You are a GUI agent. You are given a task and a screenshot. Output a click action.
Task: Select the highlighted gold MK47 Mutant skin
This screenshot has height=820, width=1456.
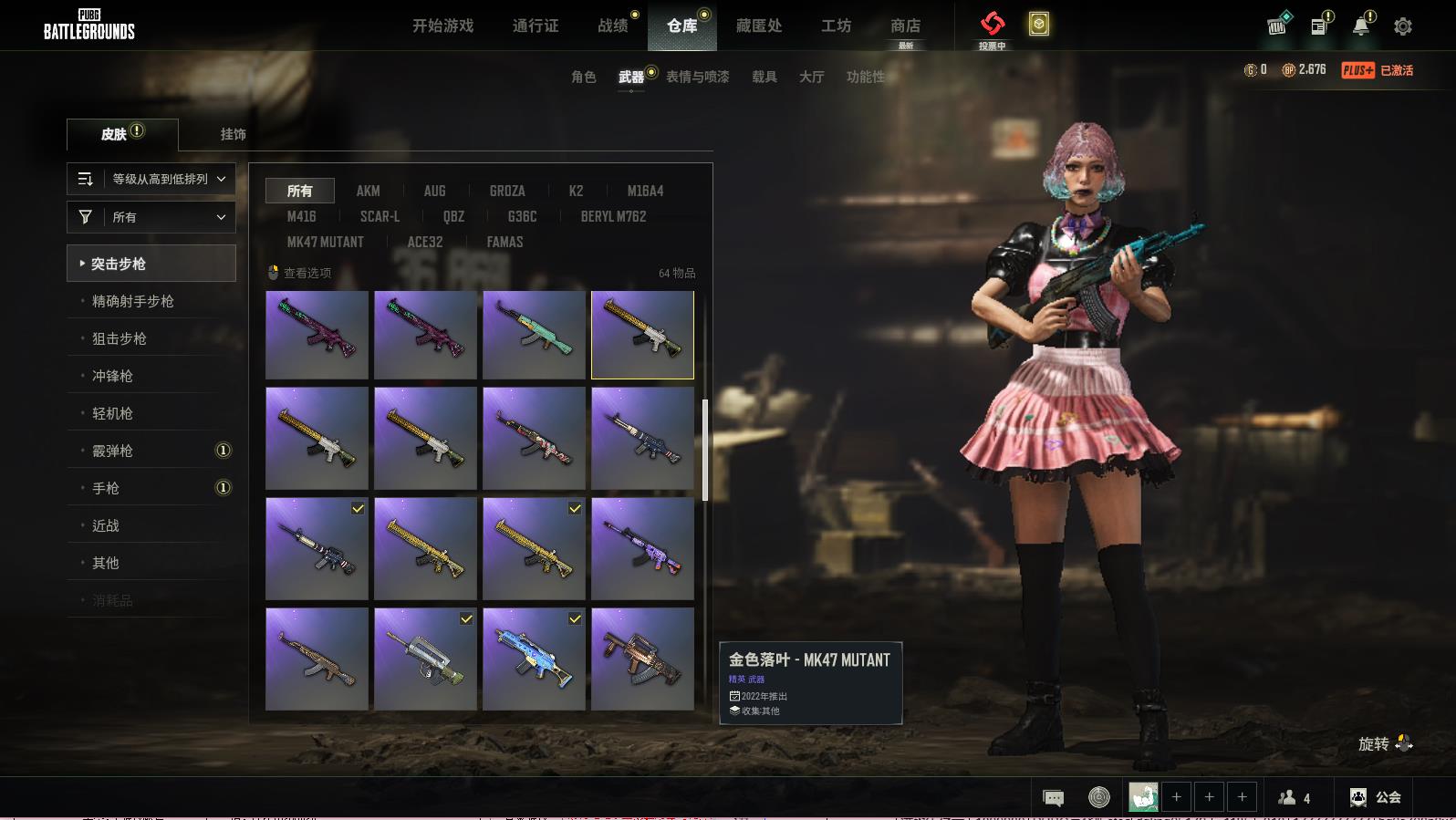[x=642, y=335]
